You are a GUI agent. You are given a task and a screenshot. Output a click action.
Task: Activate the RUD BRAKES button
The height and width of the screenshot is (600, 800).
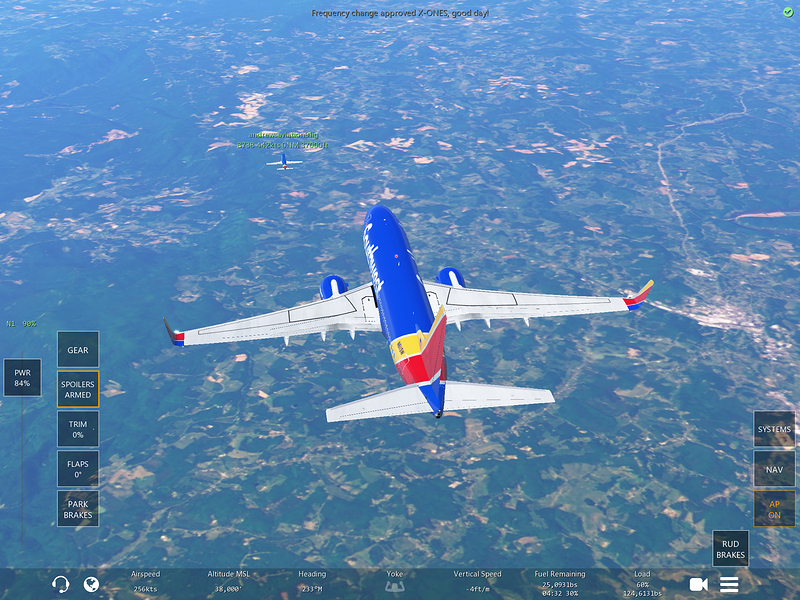pos(731,548)
